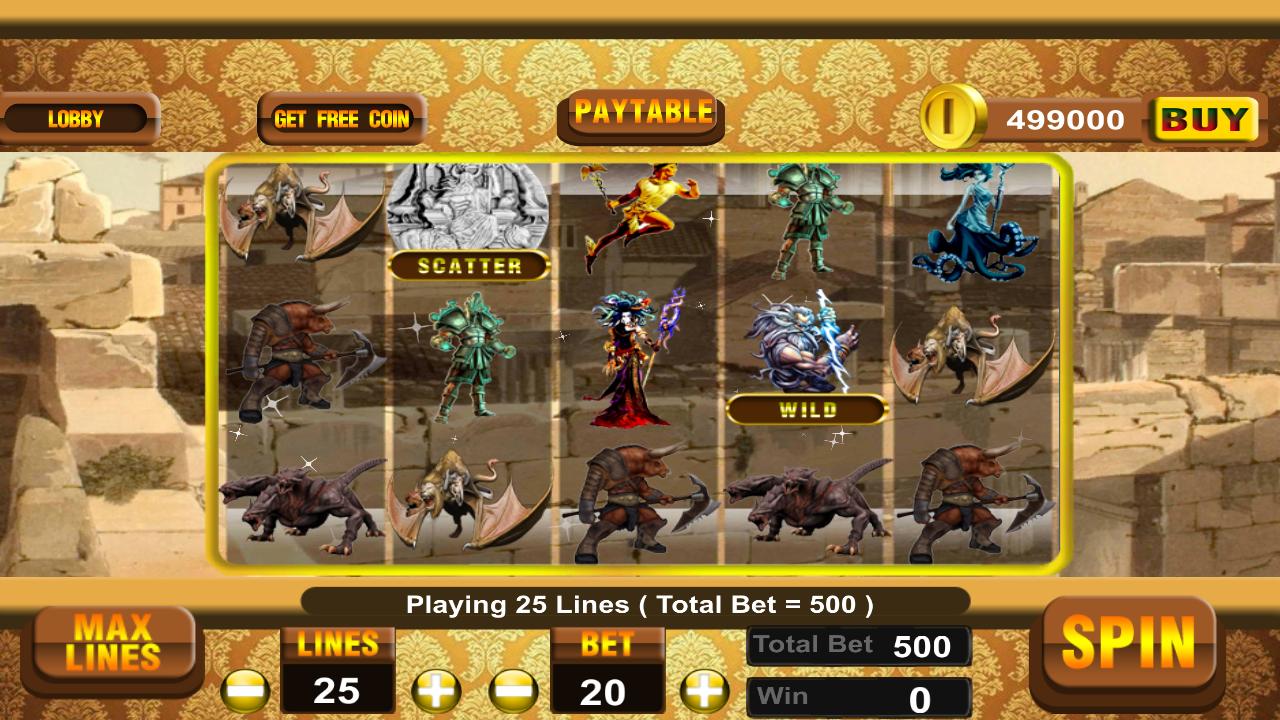Open the PAYTABLE screen
Image resolution: width=1280 pixels, height=720 pixels.
pyautogui.click(x=640, y=112)
